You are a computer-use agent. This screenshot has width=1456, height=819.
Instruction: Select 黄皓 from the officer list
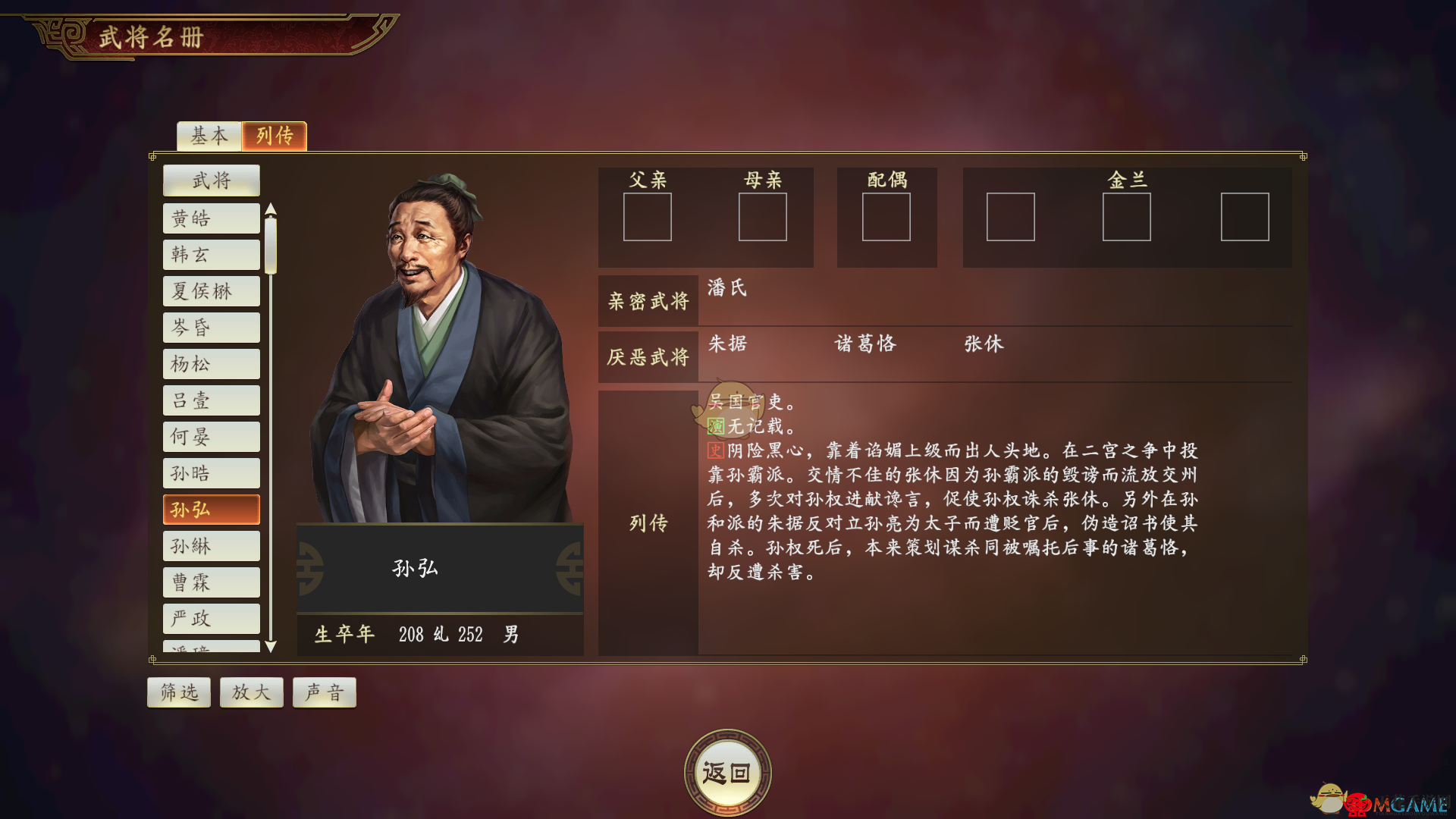(211, 218)
